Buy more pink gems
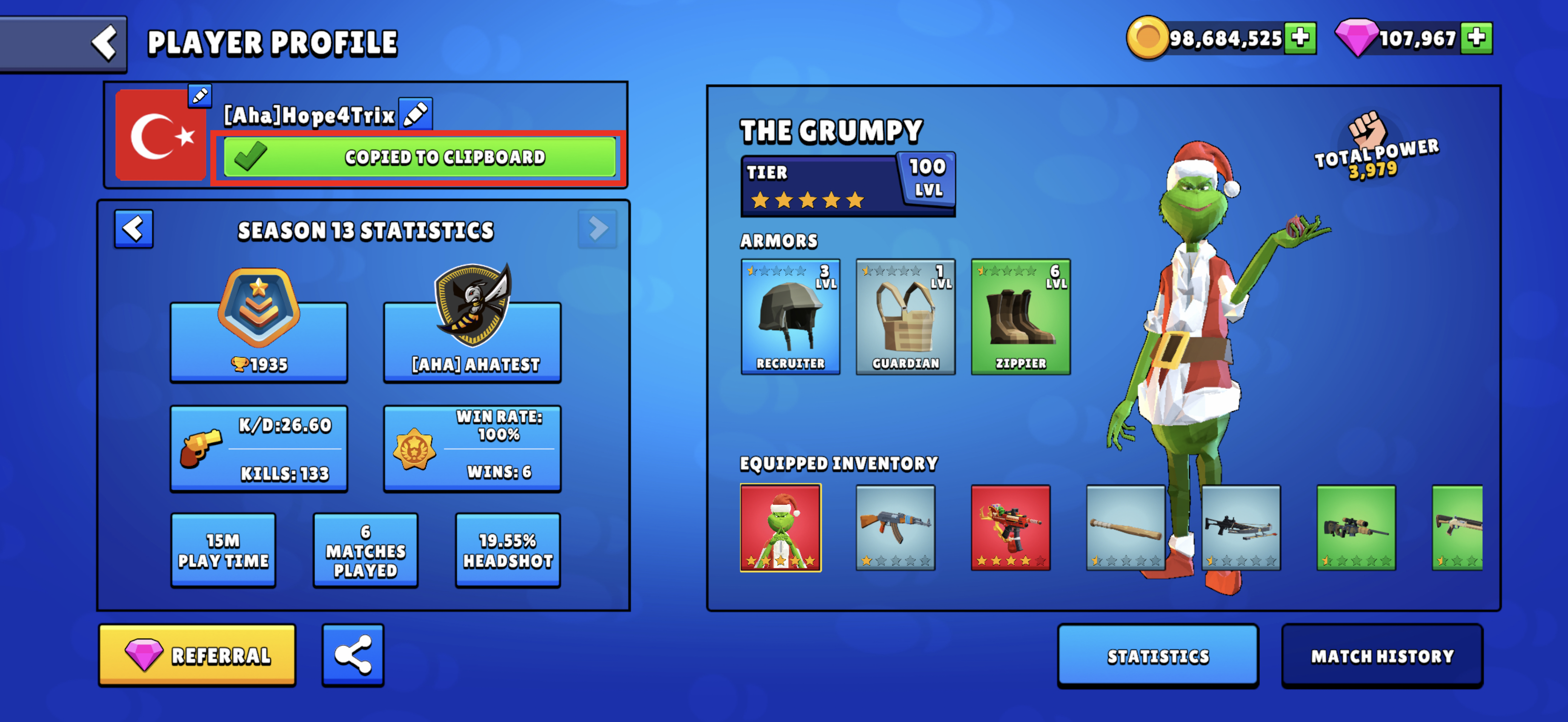 [1476, 38]
